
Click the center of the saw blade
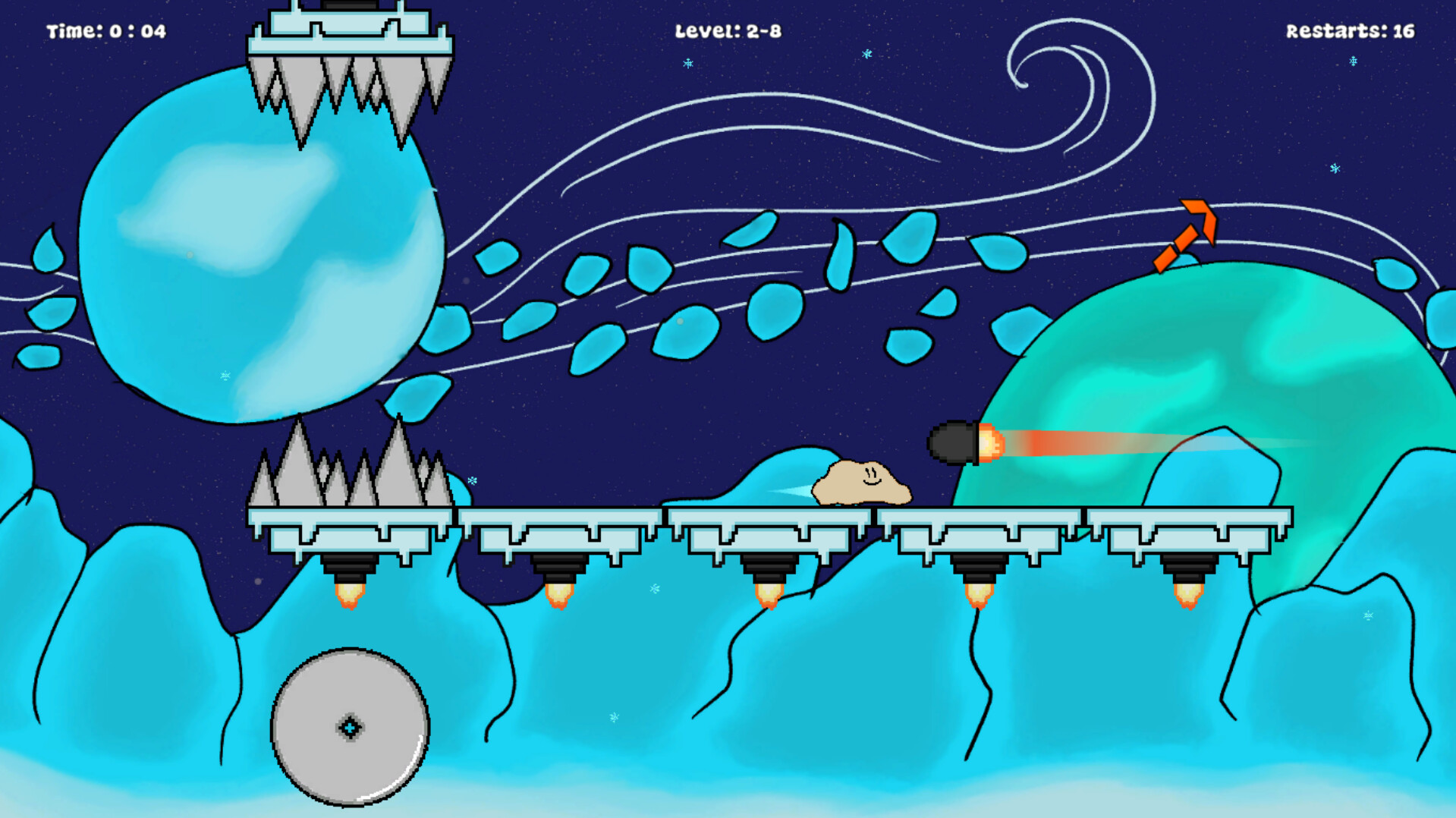point(351,727)
